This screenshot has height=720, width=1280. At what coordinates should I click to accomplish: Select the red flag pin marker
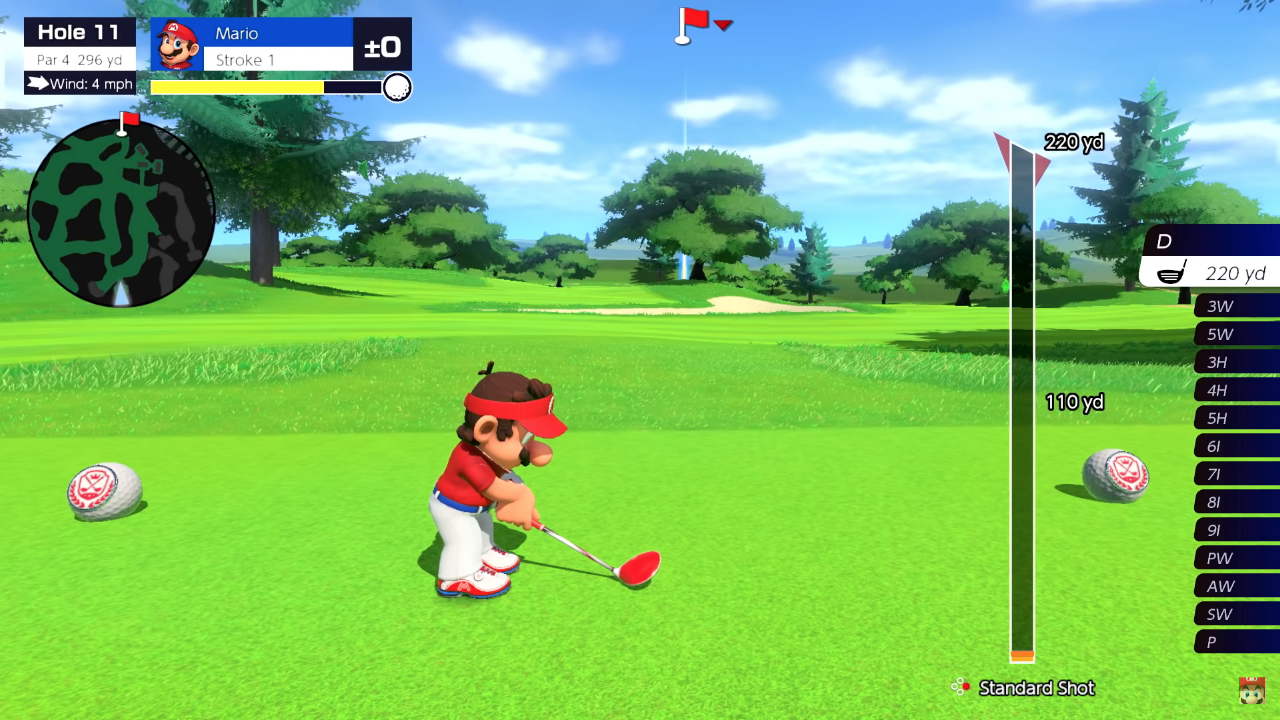[x=692, y=24]
